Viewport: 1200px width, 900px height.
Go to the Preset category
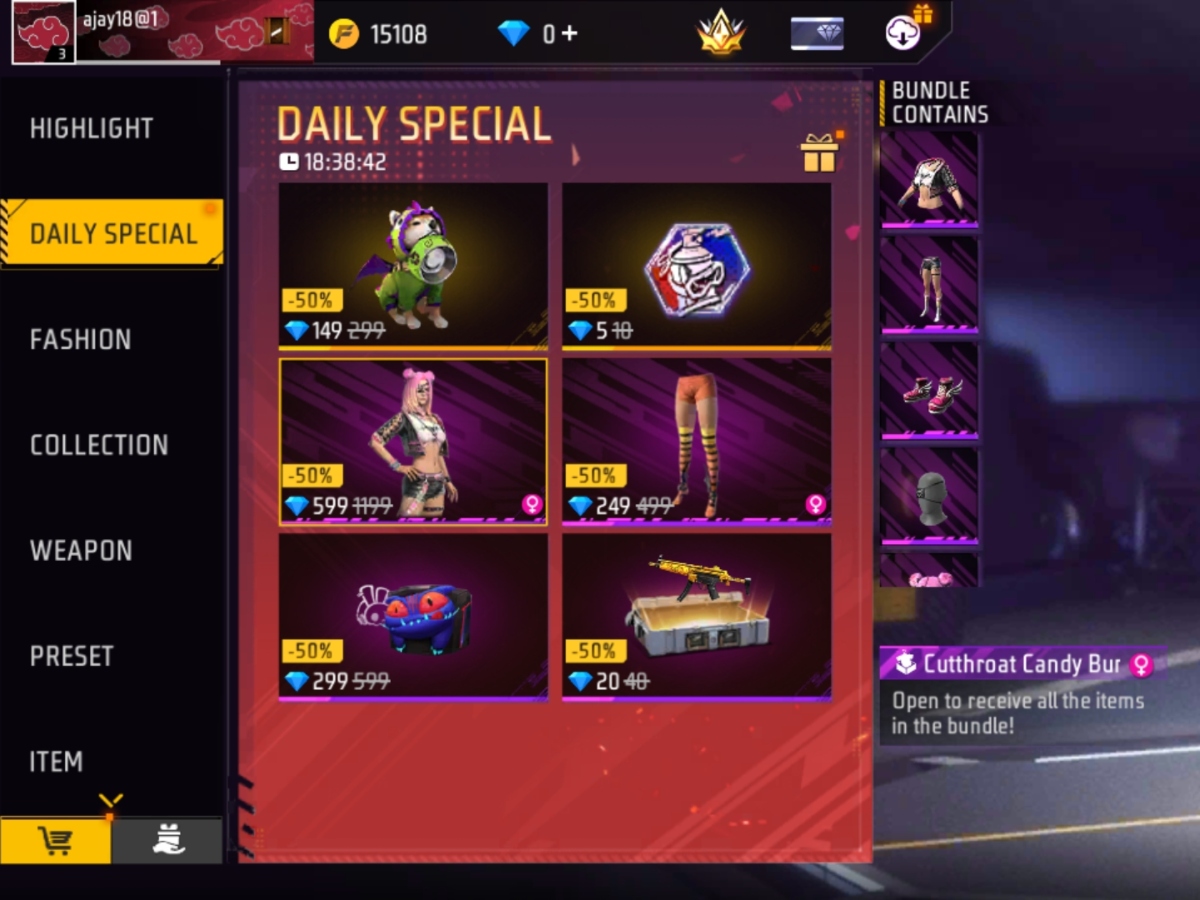(x=72, y=656)
